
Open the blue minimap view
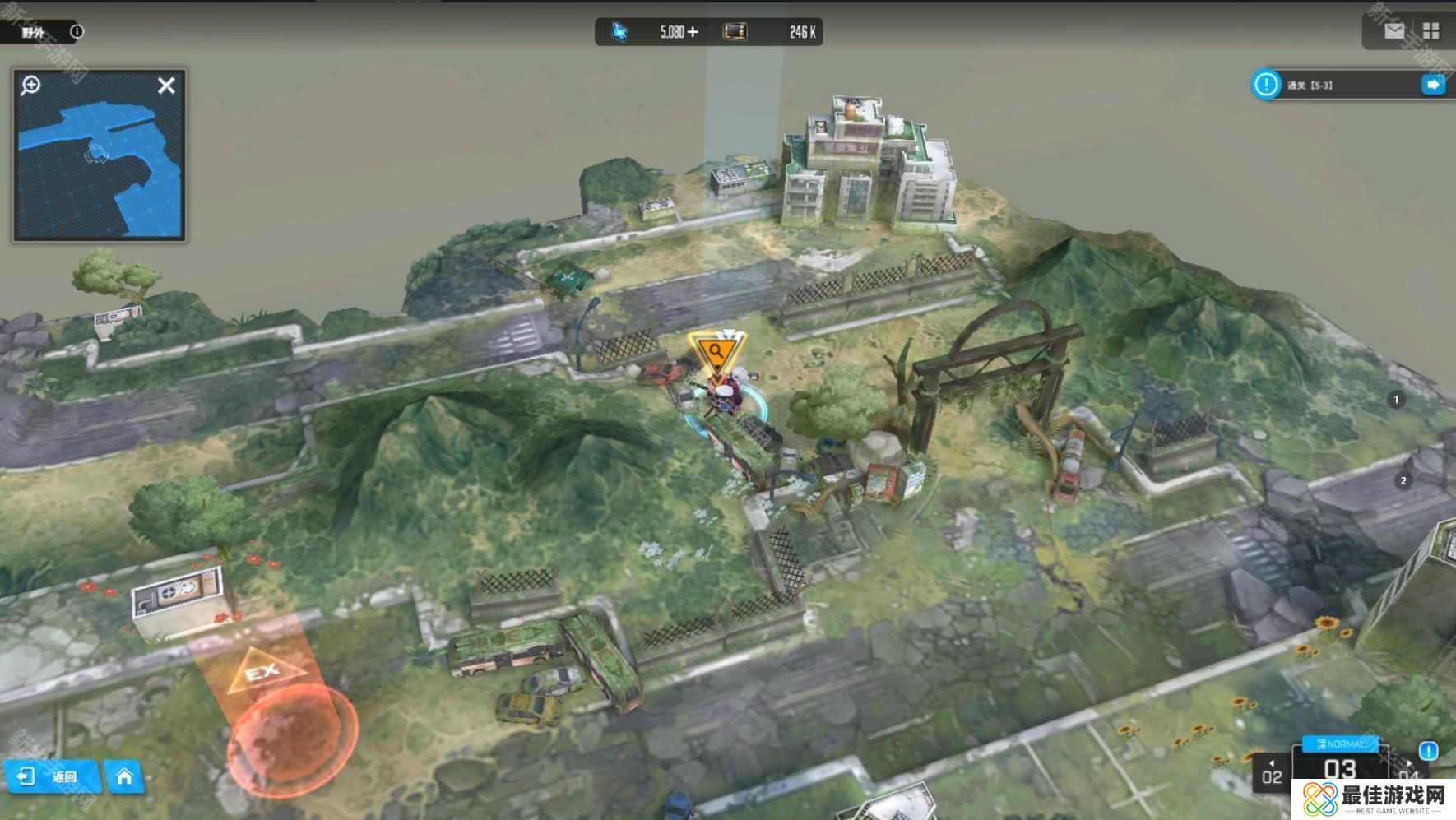point(99,164)
